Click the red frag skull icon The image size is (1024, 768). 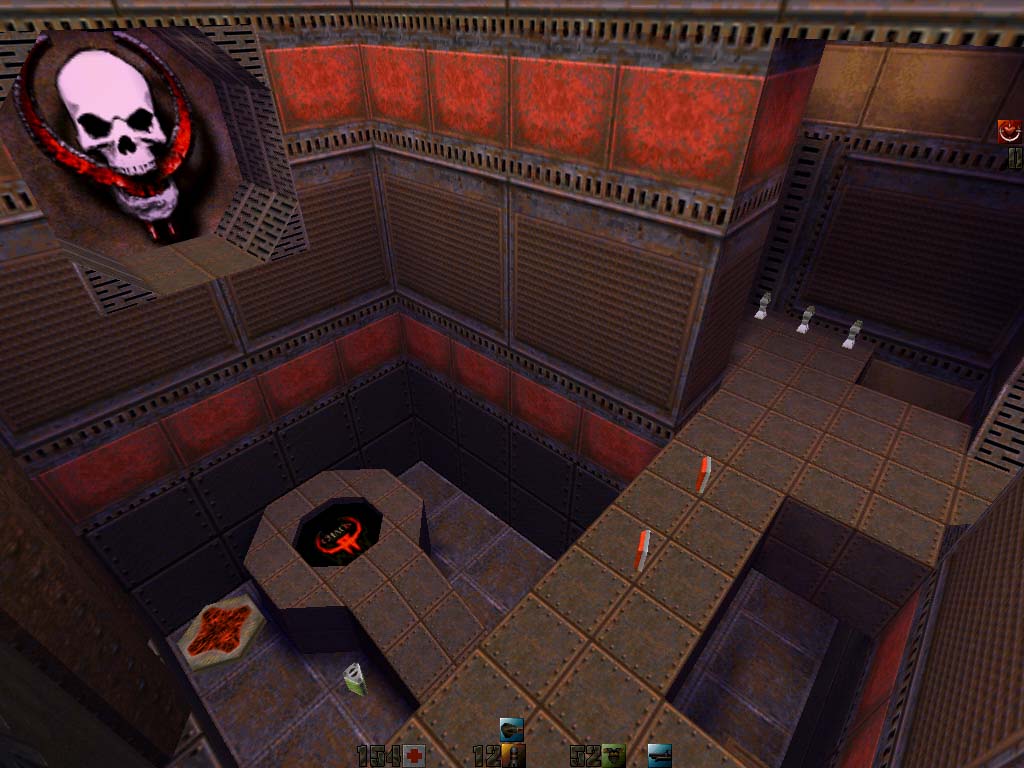[x=1009, y=131]
